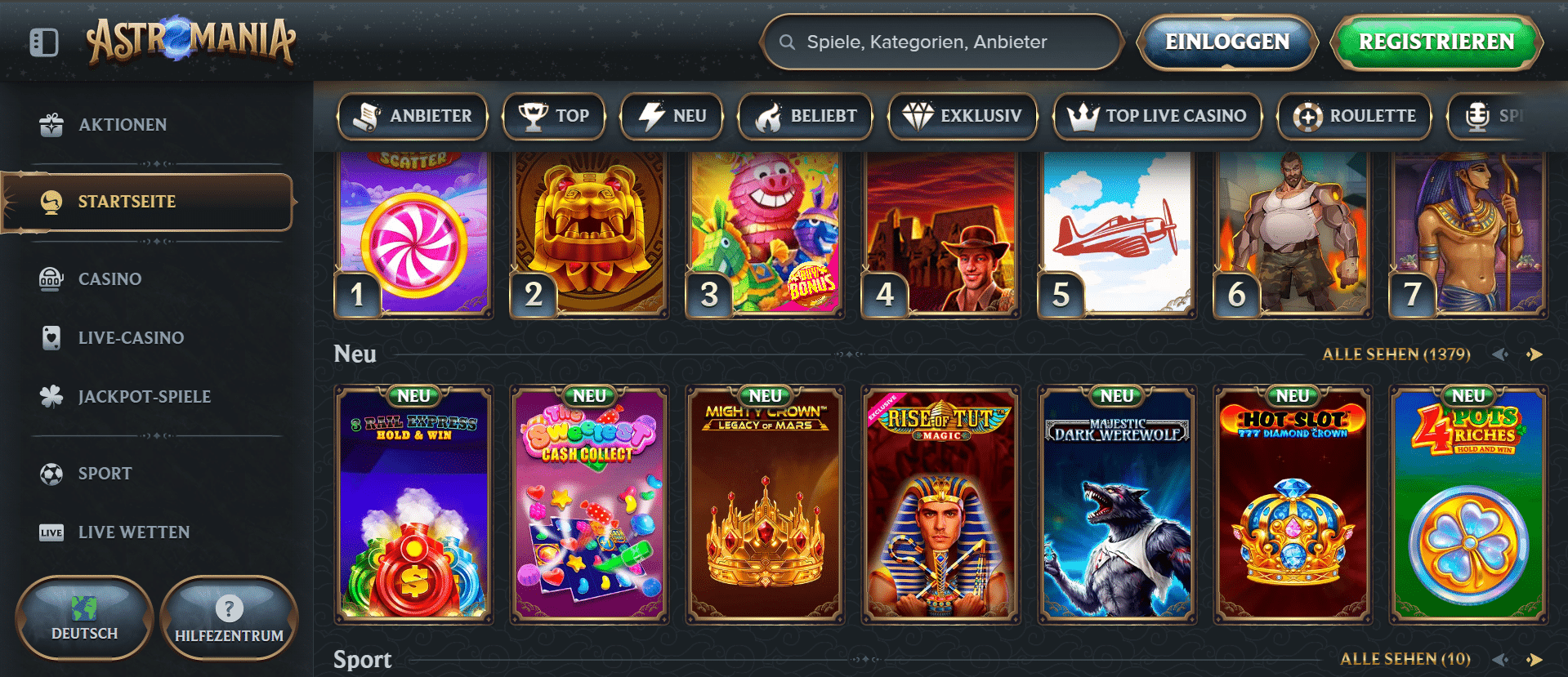
Task: Change language via the Deutsch button
Action: tap(84, 618)
